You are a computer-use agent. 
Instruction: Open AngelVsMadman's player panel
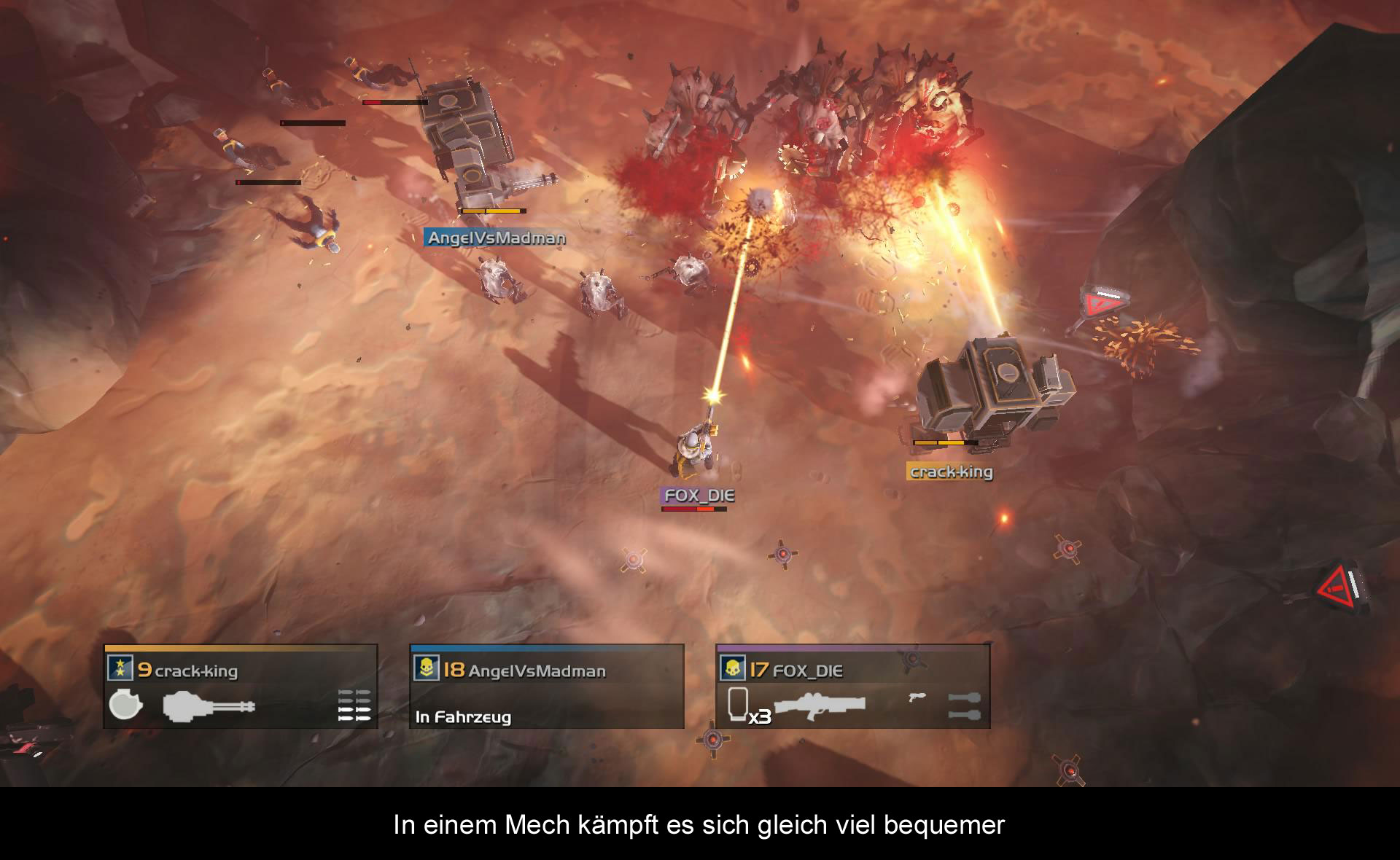(547, 687)
